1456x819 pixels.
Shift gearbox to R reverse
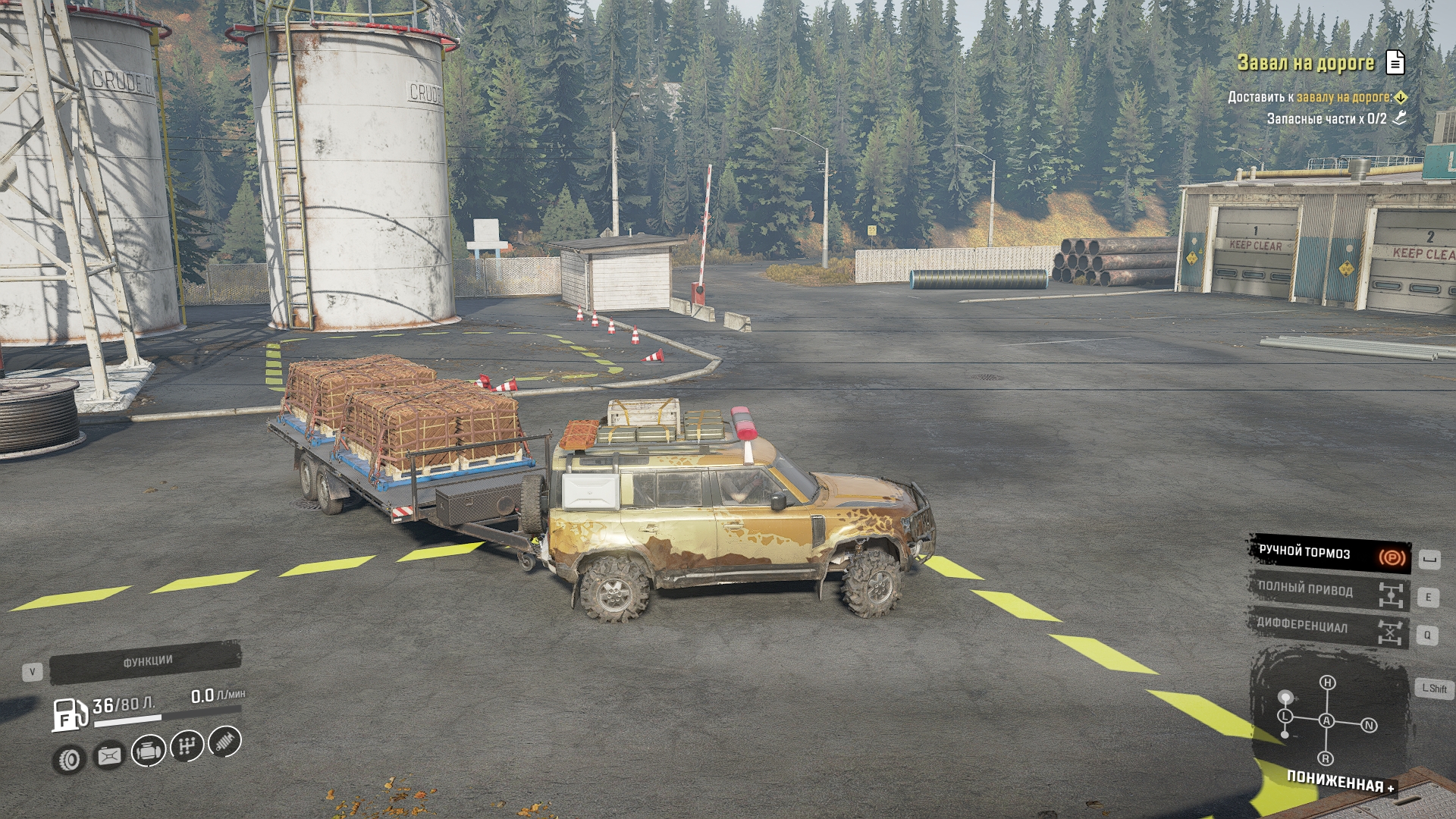pyautogui.click(x=1326, y=758)
